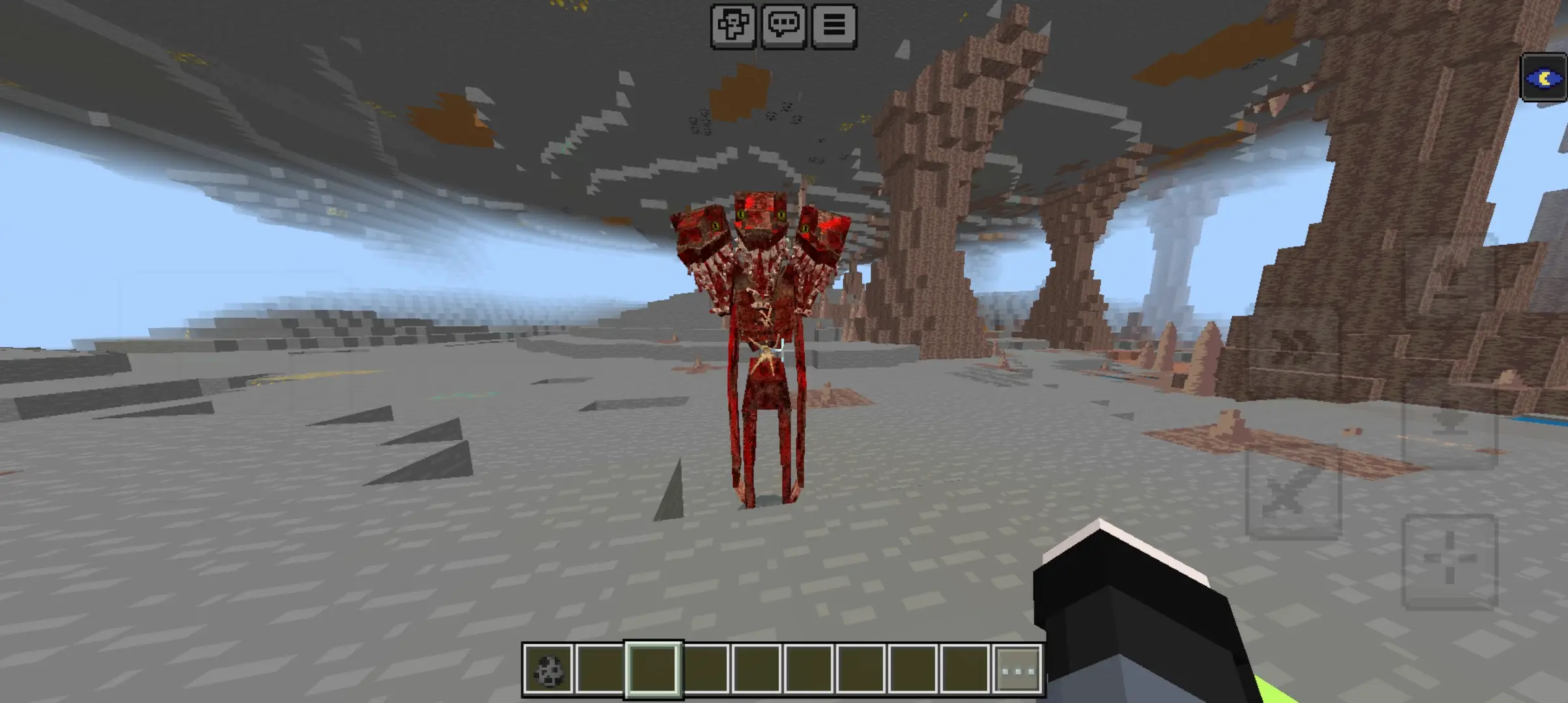
Task: Open inventory with the three-dots button
Action: point(1019,670)
